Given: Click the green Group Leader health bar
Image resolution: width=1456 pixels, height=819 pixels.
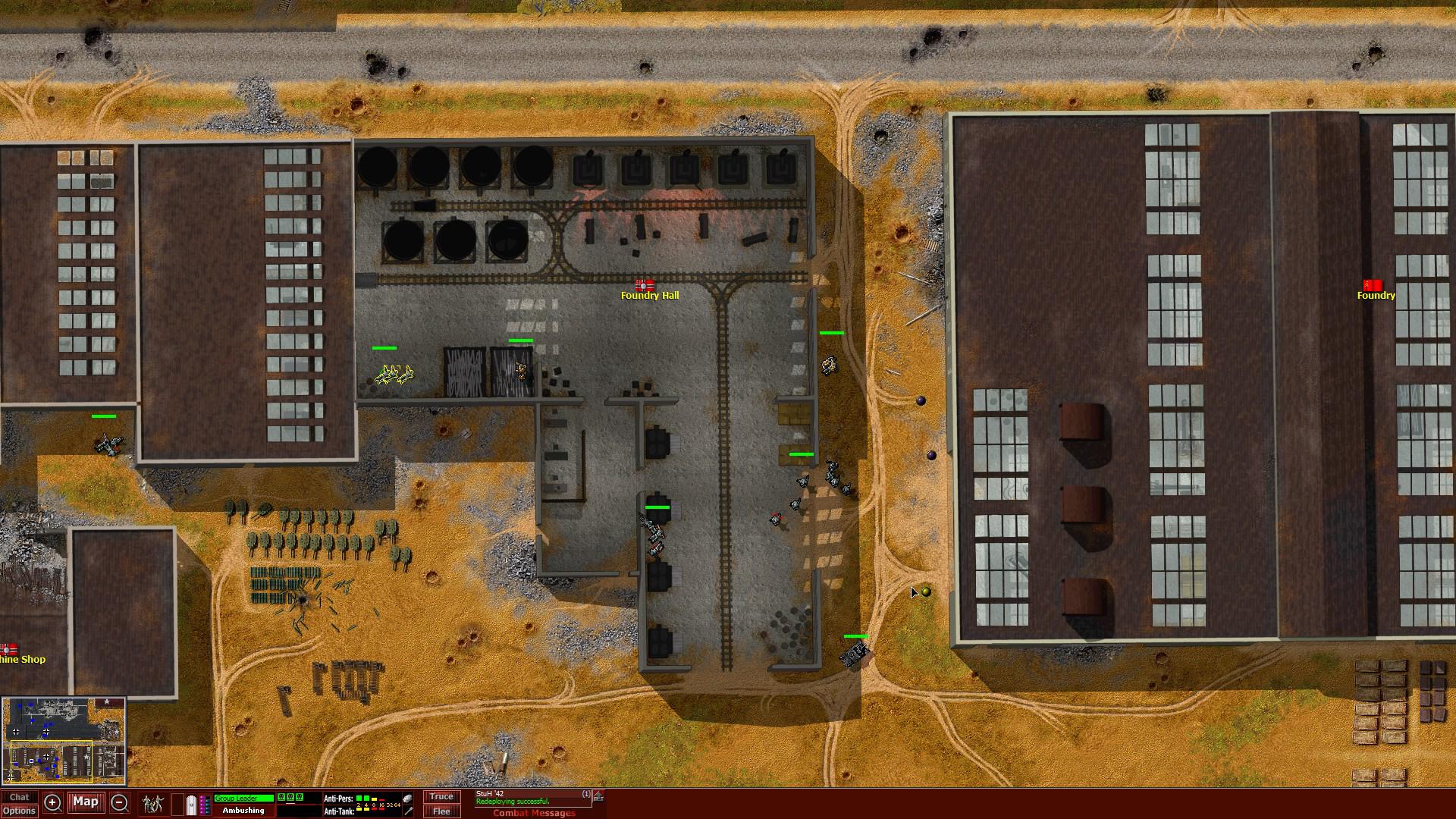Looking at the screenshot, I should pyautogui.click(x=243, y=796).
